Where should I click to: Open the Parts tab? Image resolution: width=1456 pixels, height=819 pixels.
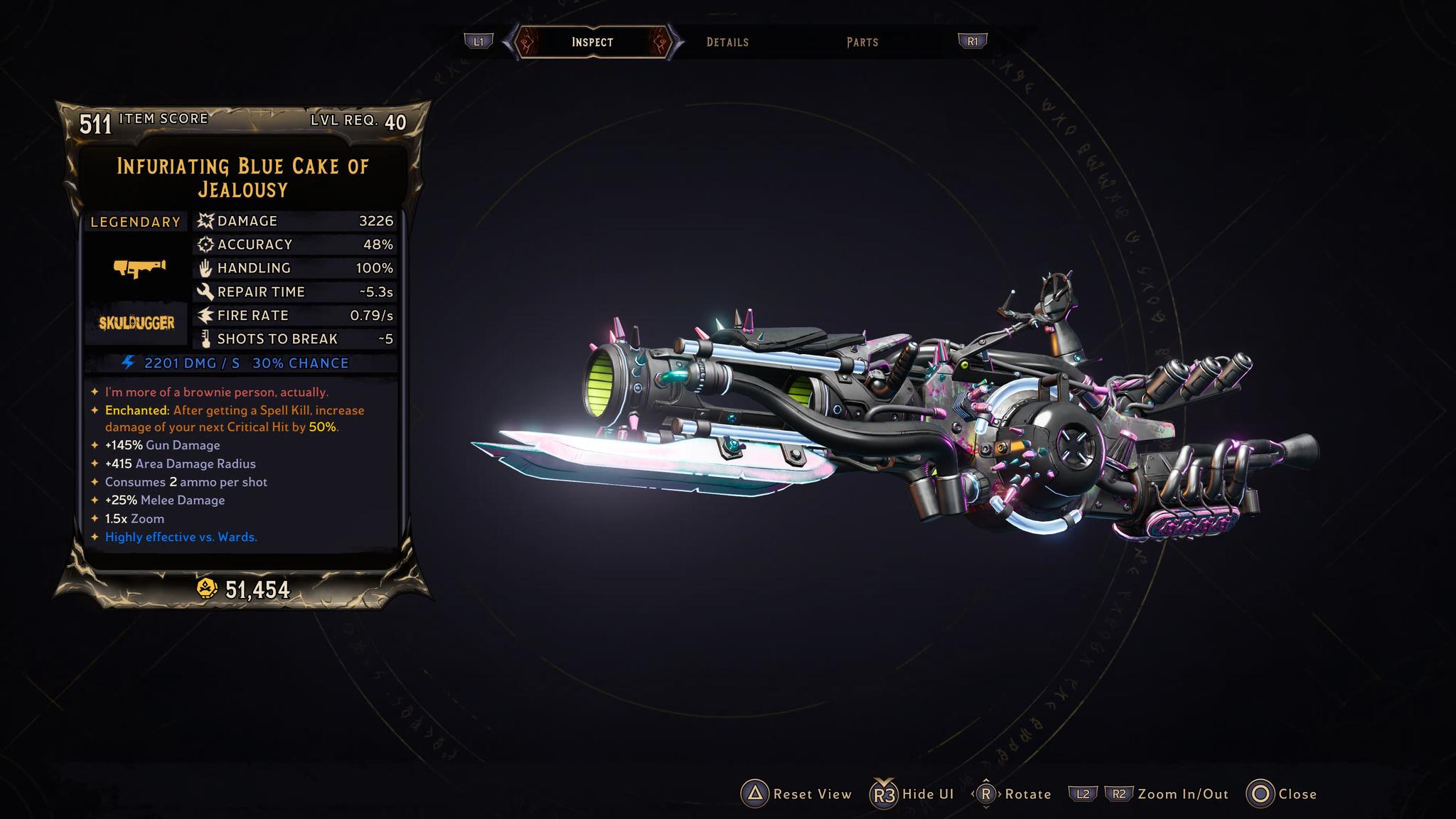862,42
